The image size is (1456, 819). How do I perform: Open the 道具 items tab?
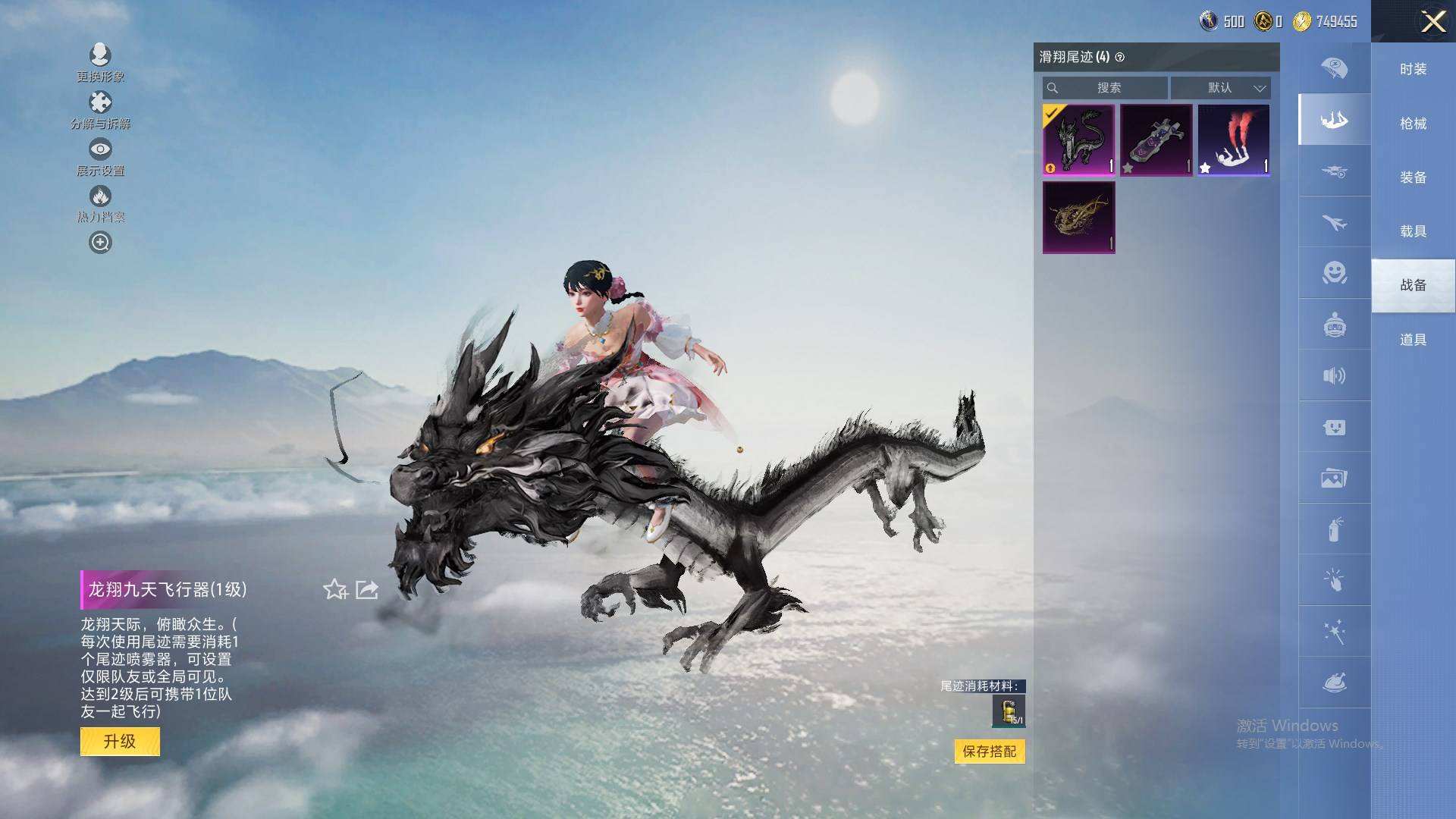(x=1413, y=340)
